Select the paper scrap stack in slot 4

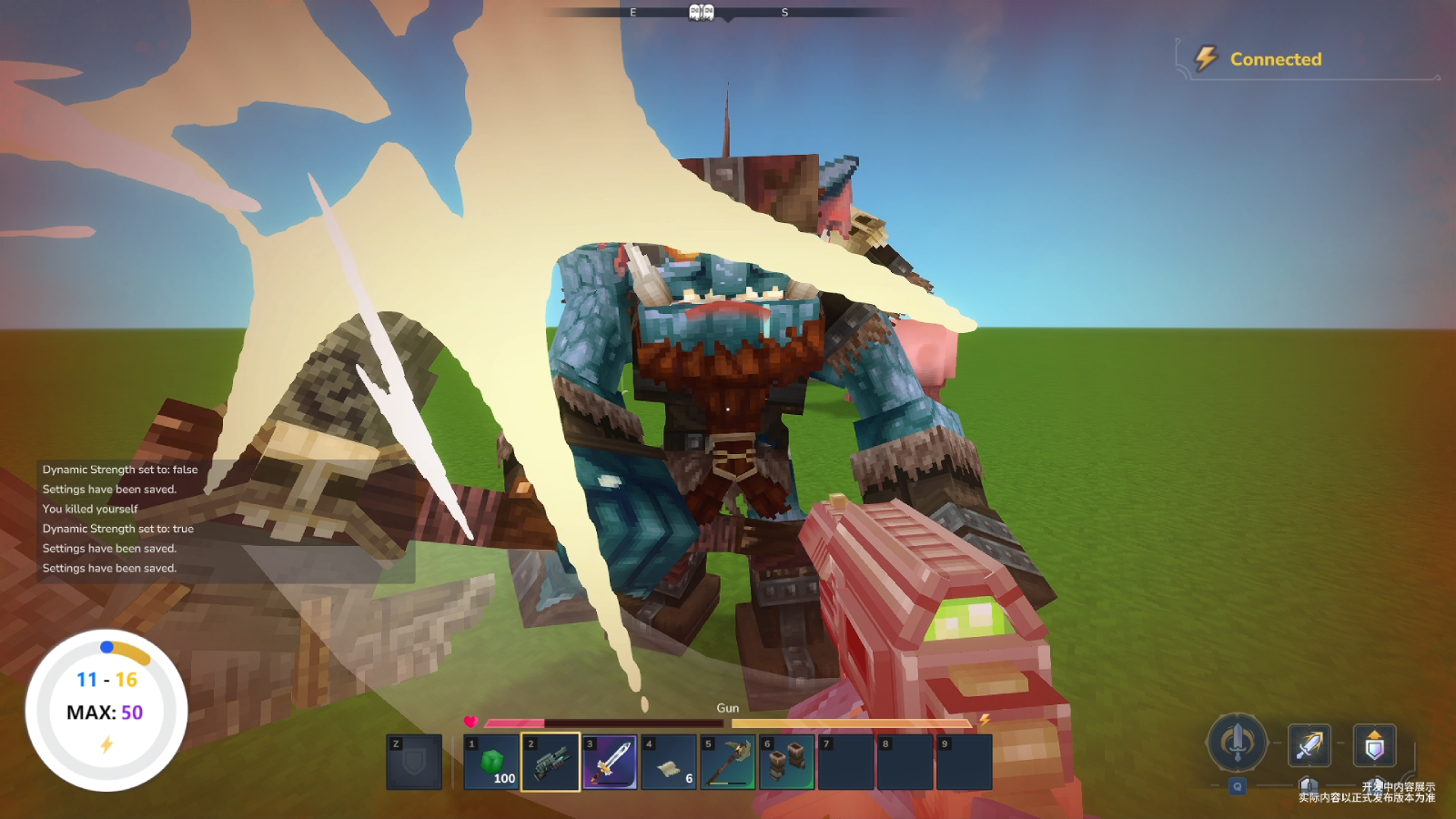tap(669, 762)
